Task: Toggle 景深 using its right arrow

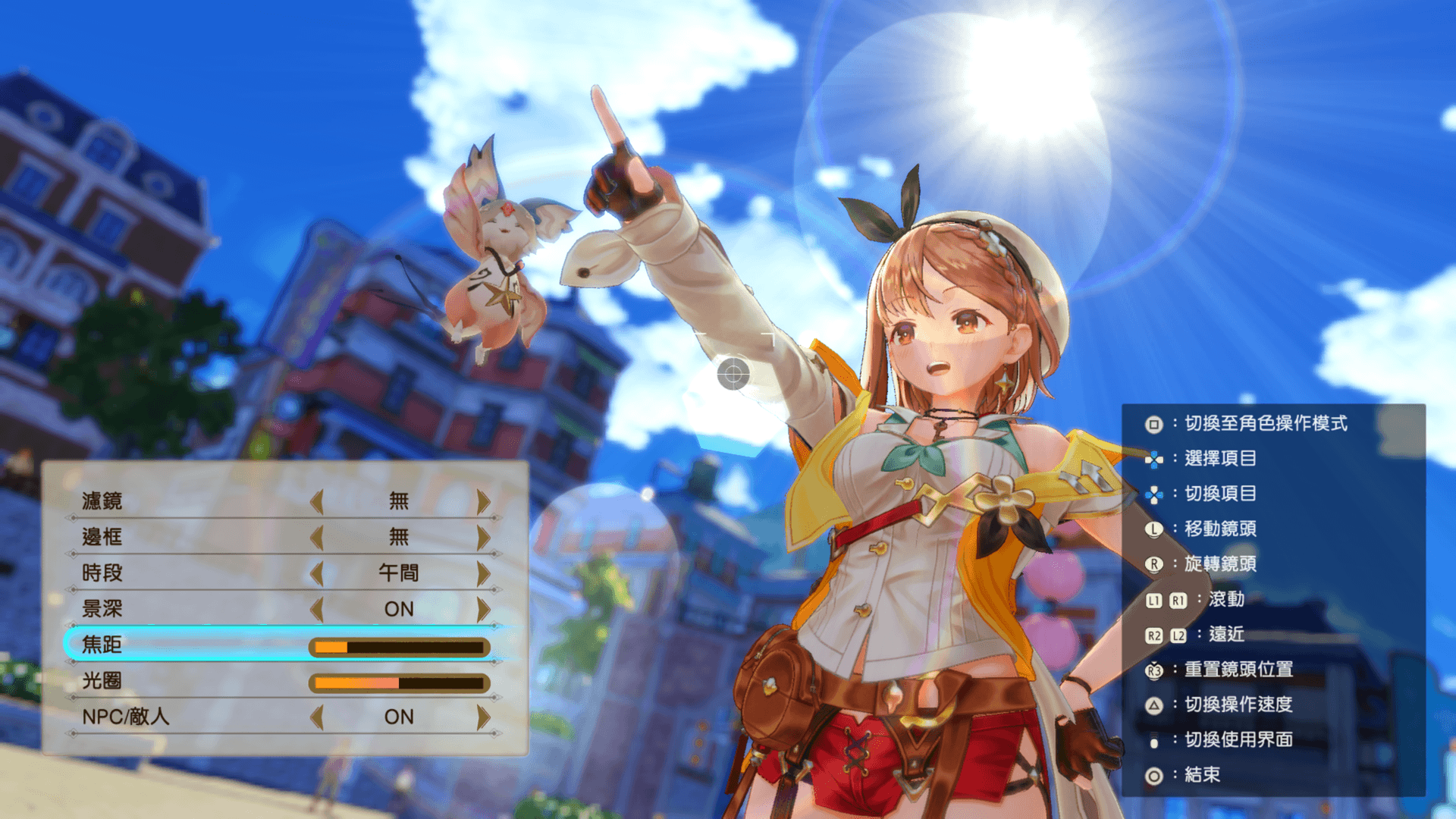Action: [x=483, y=608]
